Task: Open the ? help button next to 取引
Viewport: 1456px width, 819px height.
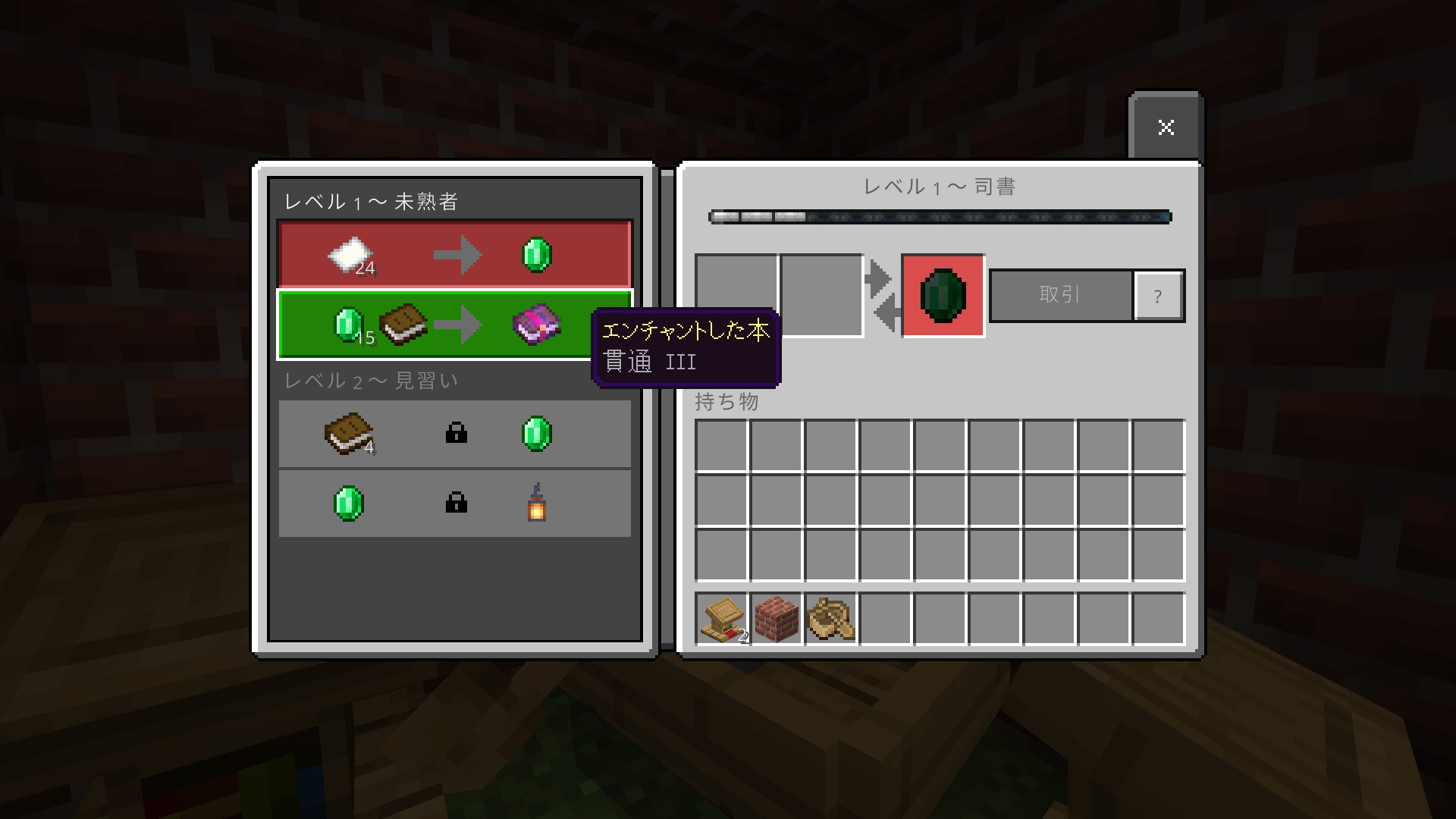Action: pyautogui.click(x=1157, y=296)
